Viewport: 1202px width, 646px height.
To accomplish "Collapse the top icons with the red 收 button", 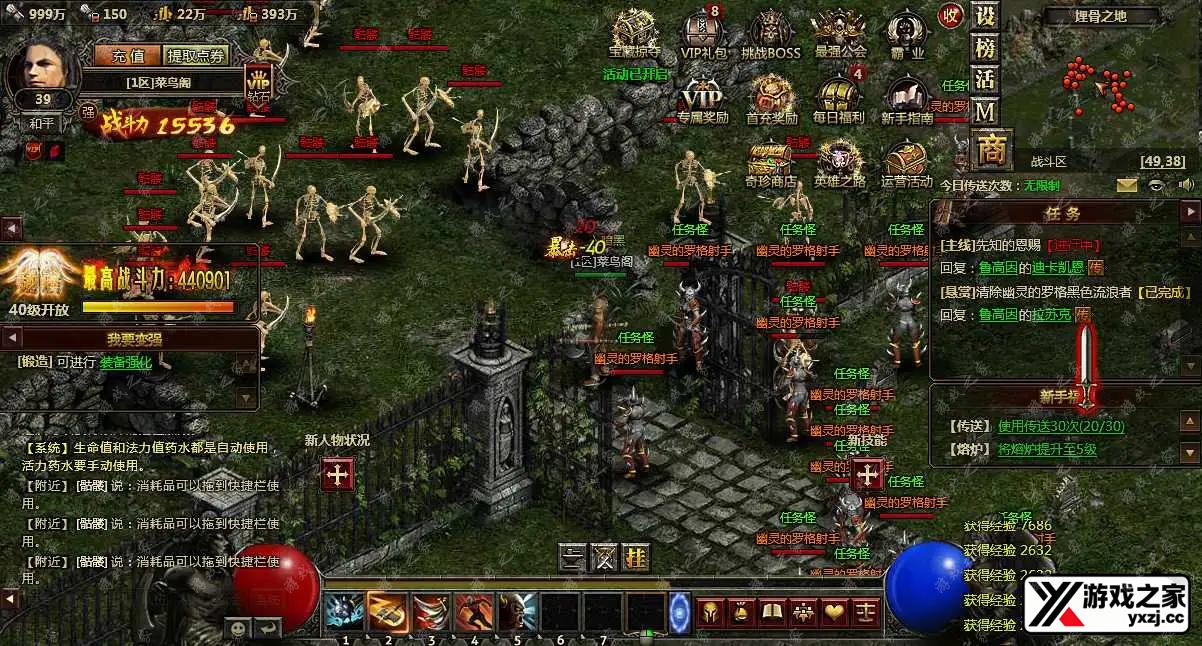I will pyautogui.click(x=950, y=15).
